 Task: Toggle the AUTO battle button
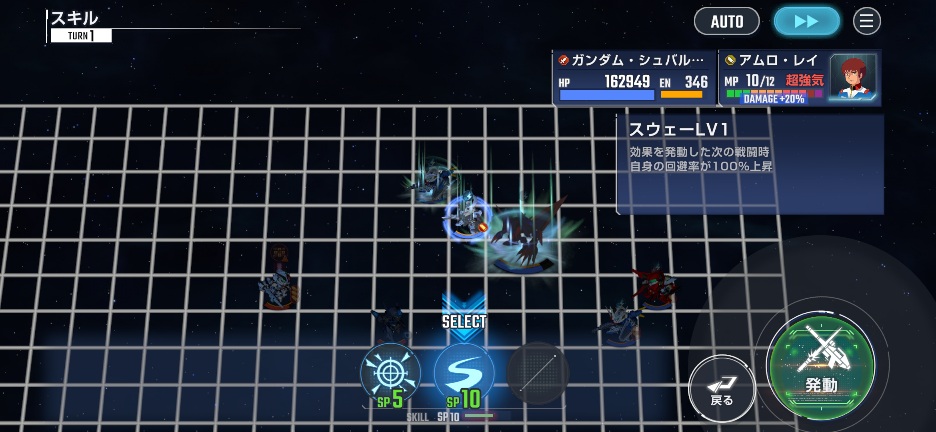click(726, 21)
